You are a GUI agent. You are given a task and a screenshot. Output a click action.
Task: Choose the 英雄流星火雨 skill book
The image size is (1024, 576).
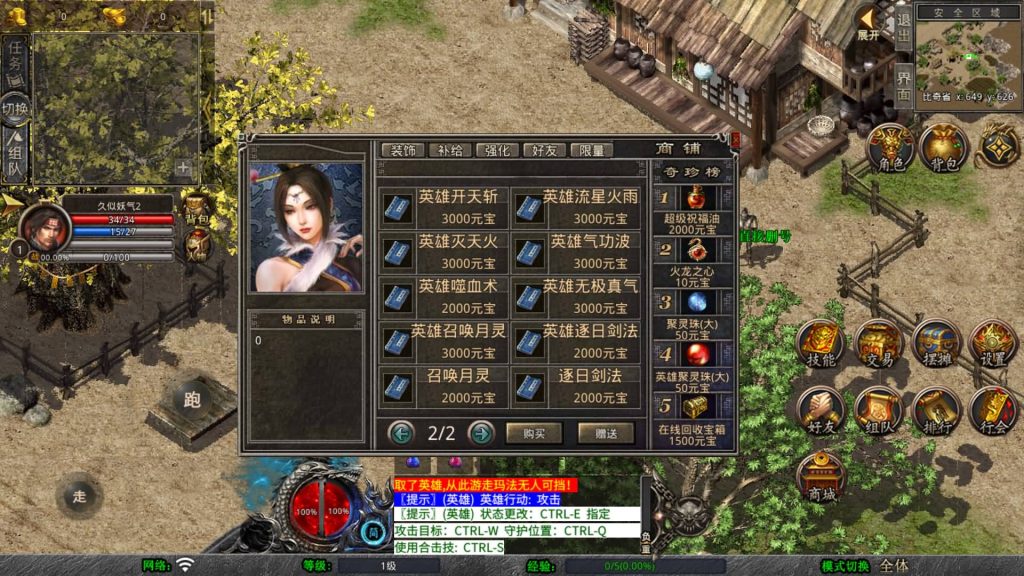click(x=576, y=207)
